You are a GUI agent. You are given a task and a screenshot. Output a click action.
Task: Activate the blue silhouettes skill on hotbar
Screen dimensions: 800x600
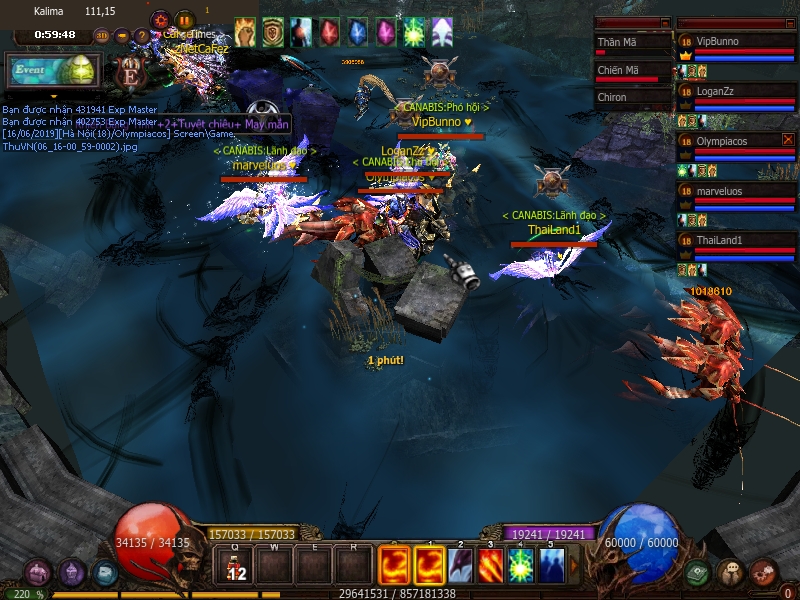pos(551,567)
